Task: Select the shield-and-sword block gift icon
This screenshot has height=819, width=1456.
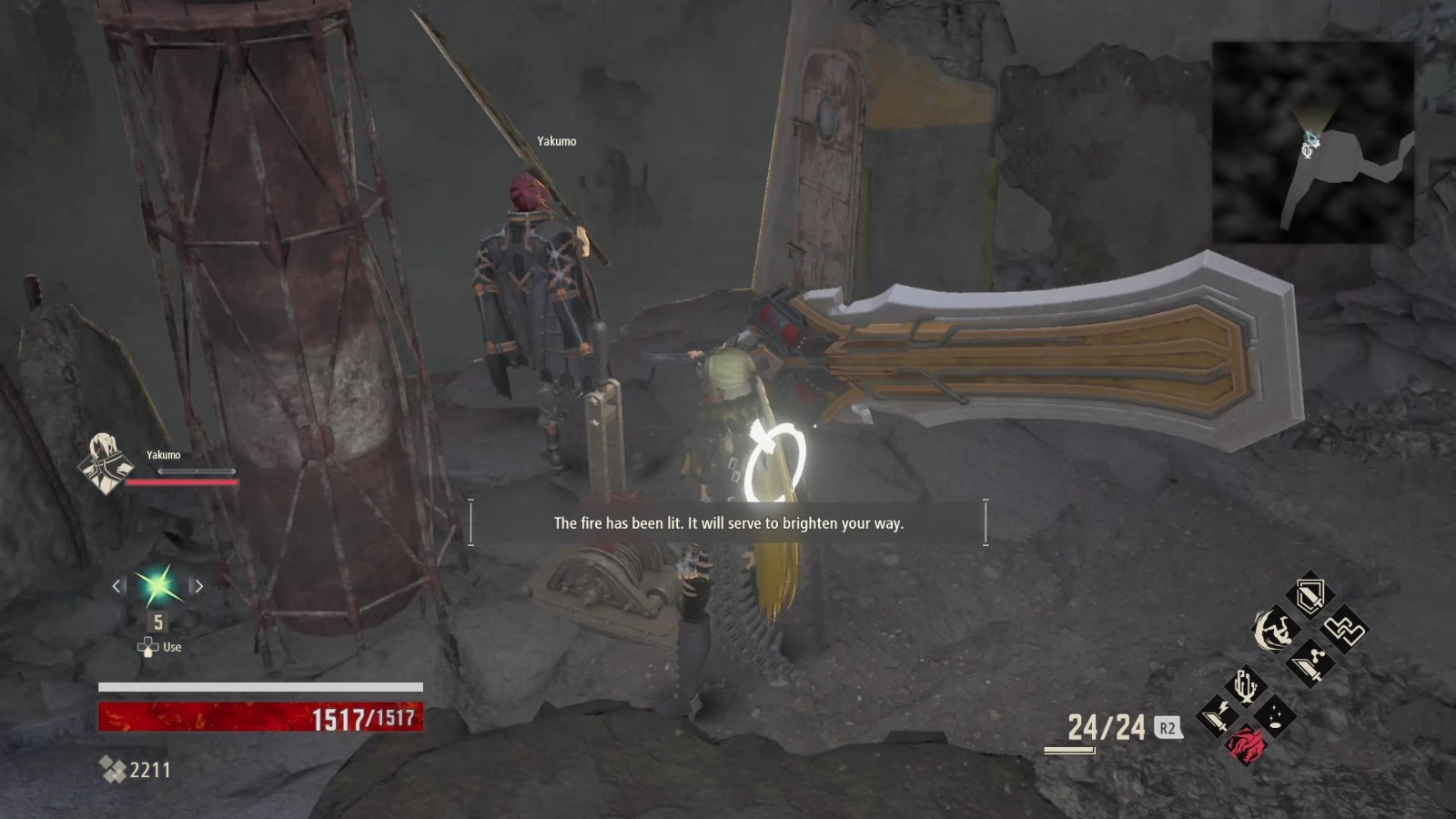Action: coord(1310,594)
